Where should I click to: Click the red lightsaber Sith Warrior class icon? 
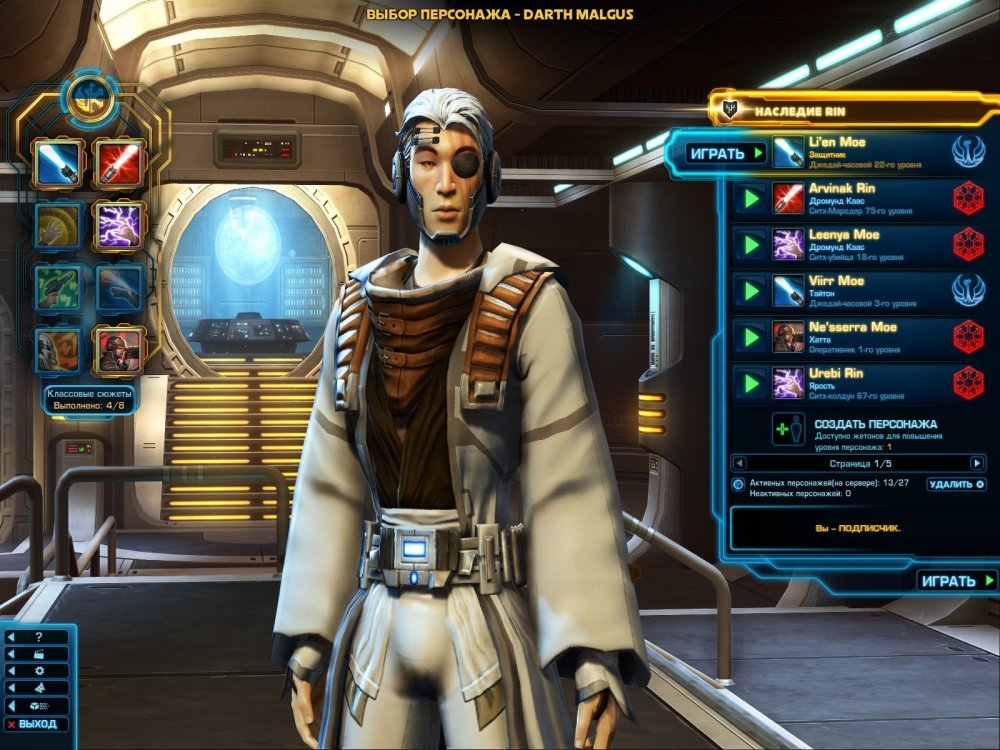click(119, 162)
